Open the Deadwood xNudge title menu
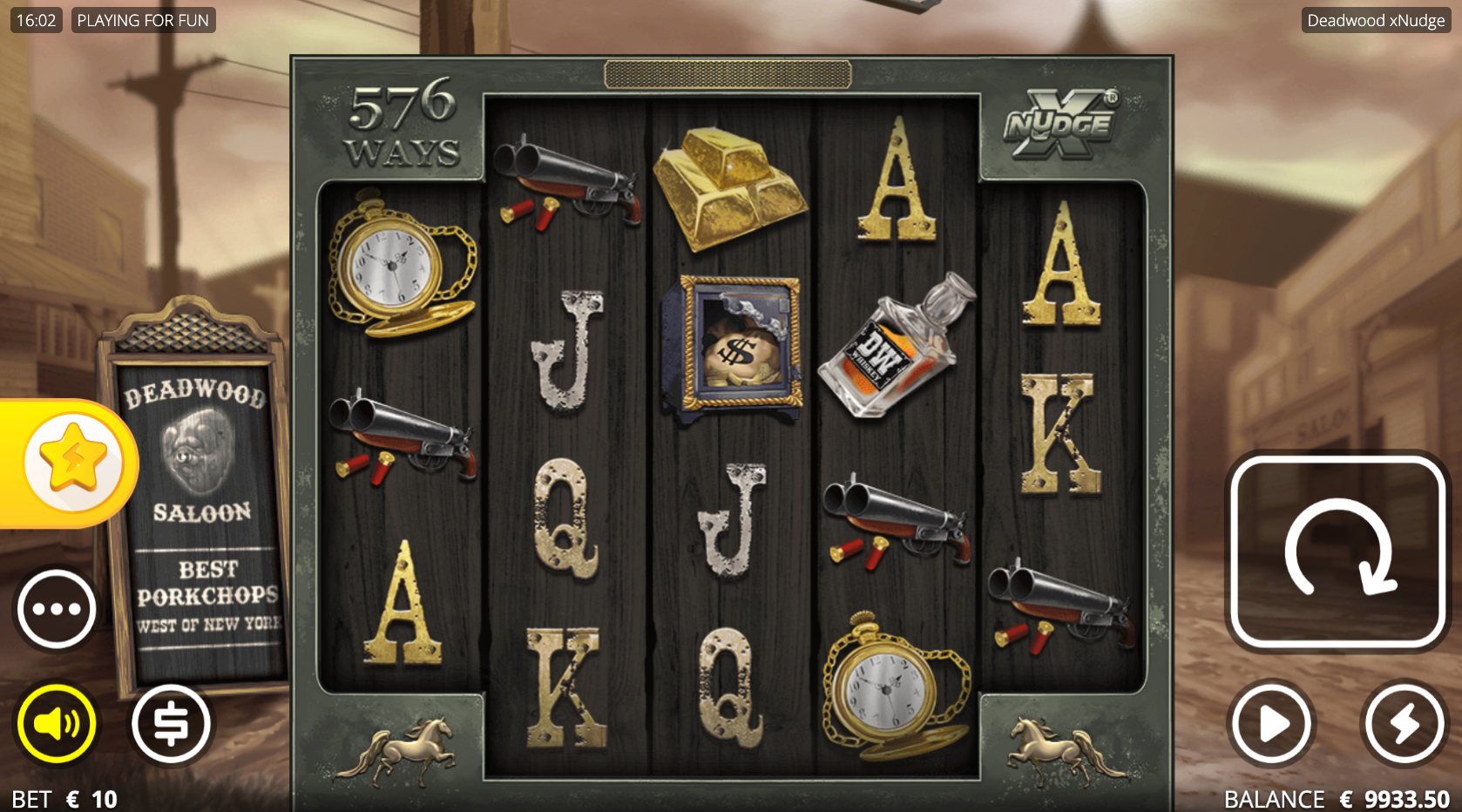1462x812 pixels. pyautogui.click(x=1376, y=19)
